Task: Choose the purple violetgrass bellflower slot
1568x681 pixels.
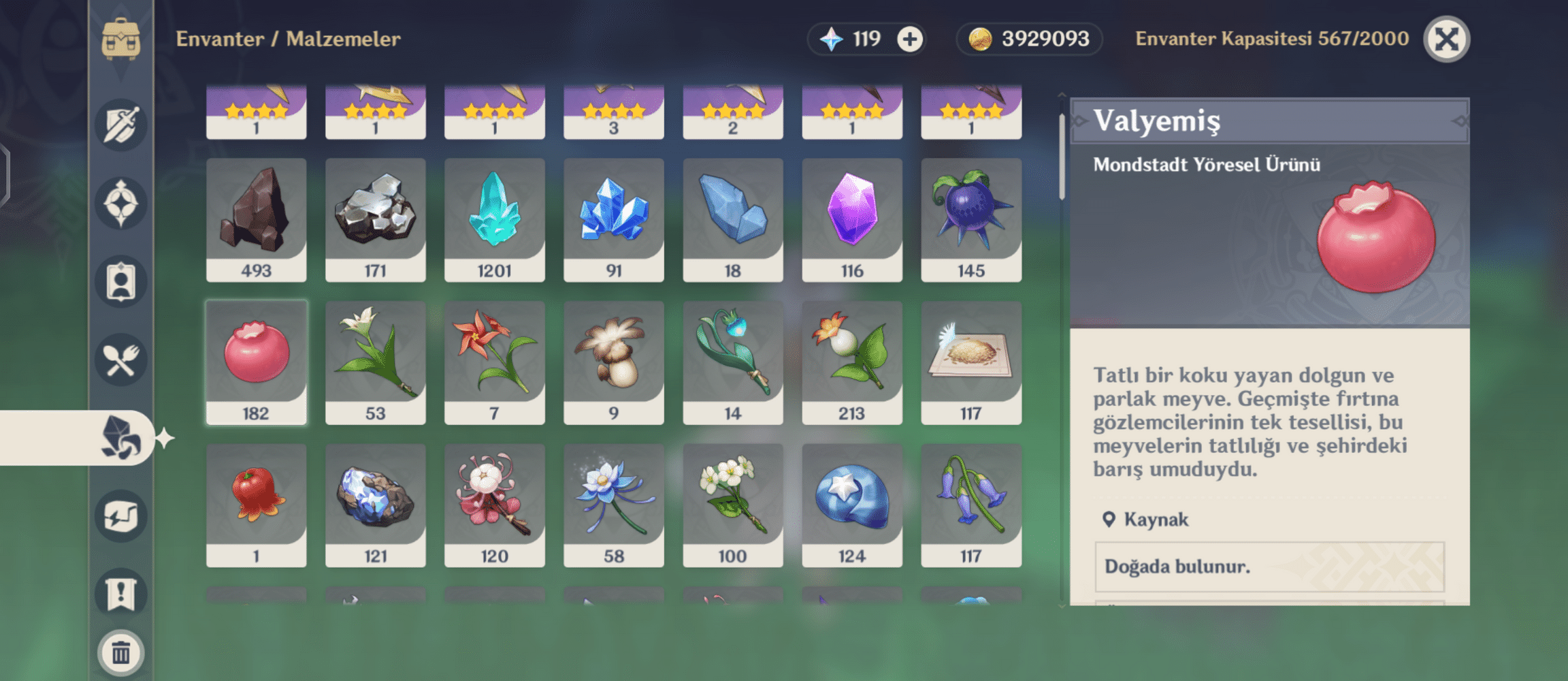Action: 970,505
